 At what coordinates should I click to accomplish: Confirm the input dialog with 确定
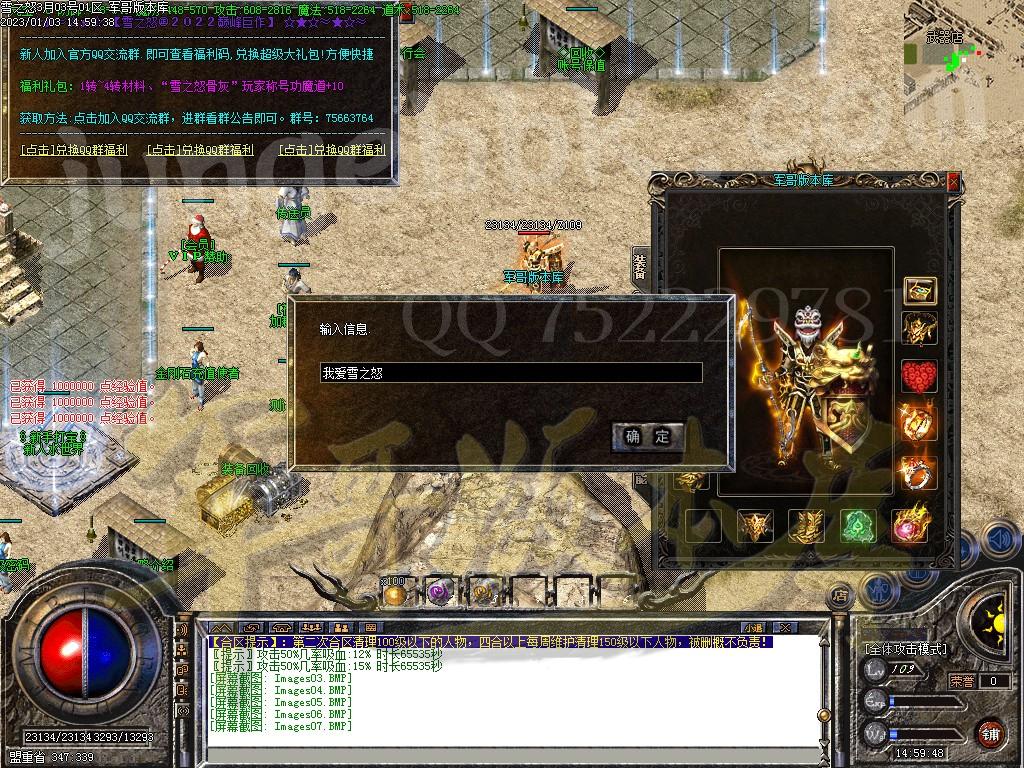point(648,436)
